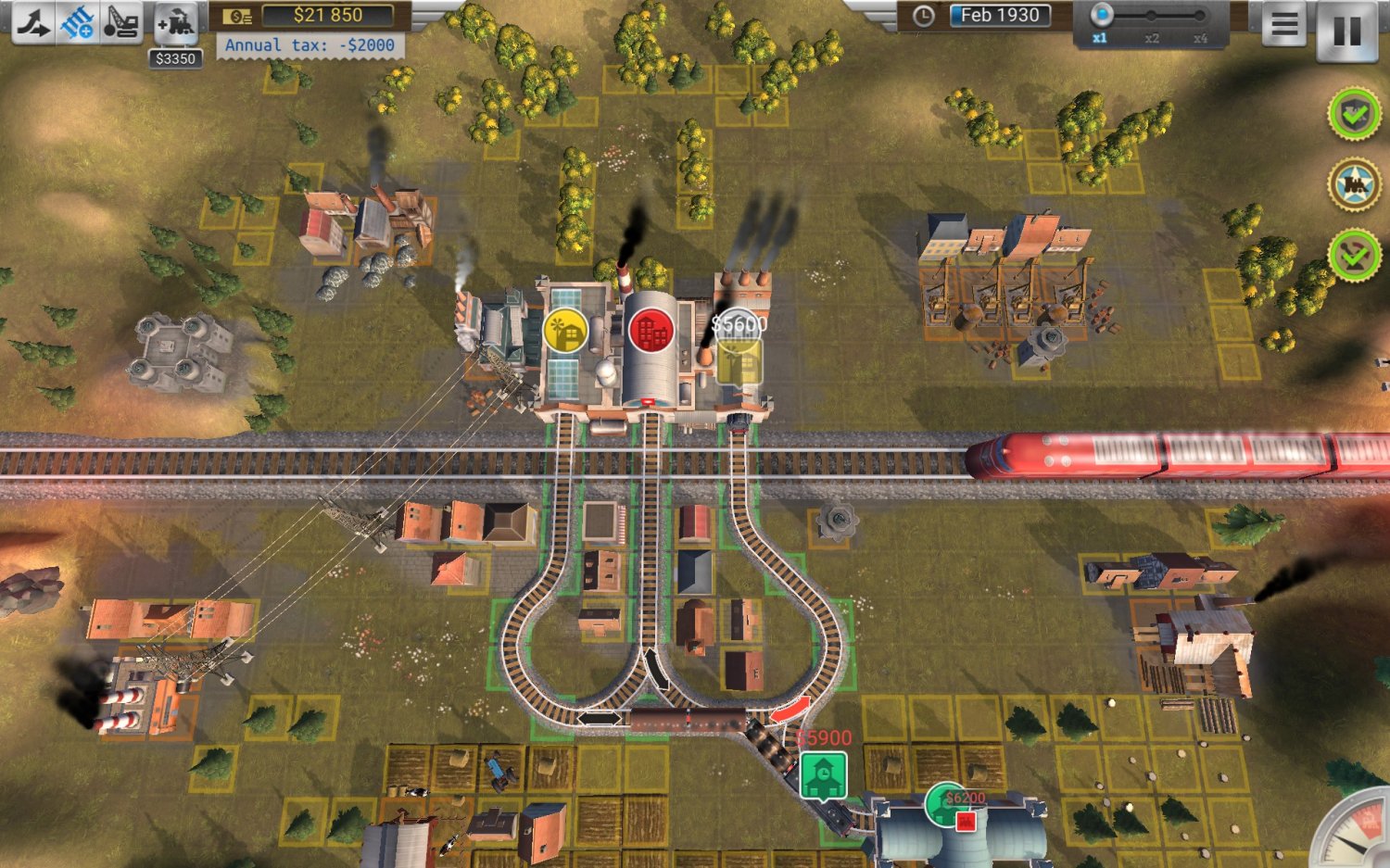Click the Annual tax receipt
This screenshot has height=868, width=1390.
[x=310, y=44]
